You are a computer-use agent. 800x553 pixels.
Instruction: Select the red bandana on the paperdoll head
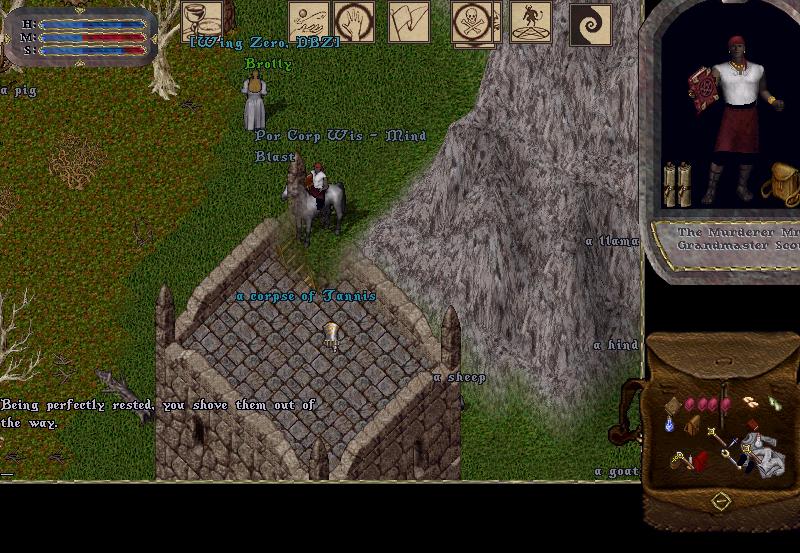point(736,43)
